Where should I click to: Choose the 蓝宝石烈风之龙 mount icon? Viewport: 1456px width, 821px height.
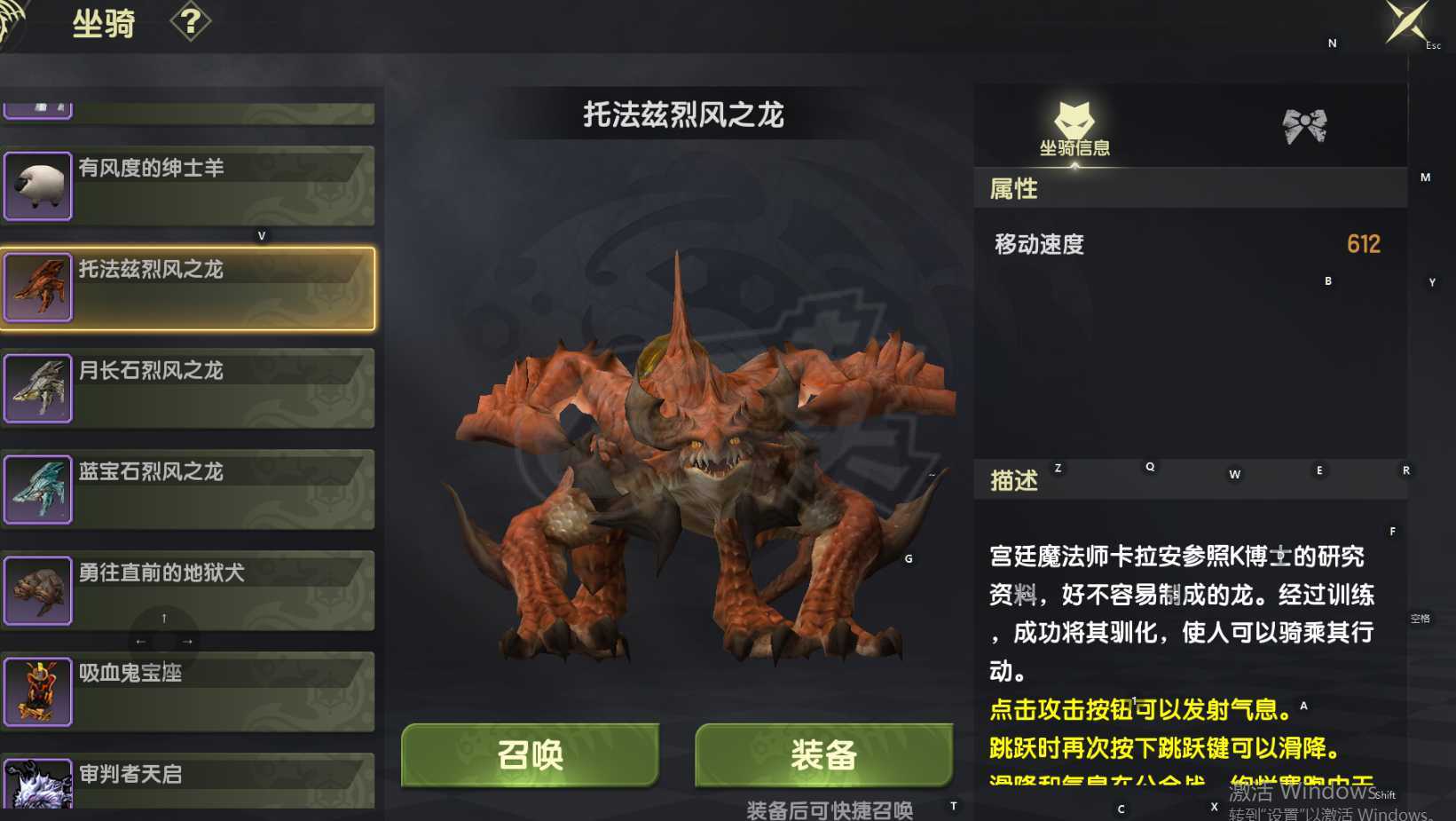(39, 489)
